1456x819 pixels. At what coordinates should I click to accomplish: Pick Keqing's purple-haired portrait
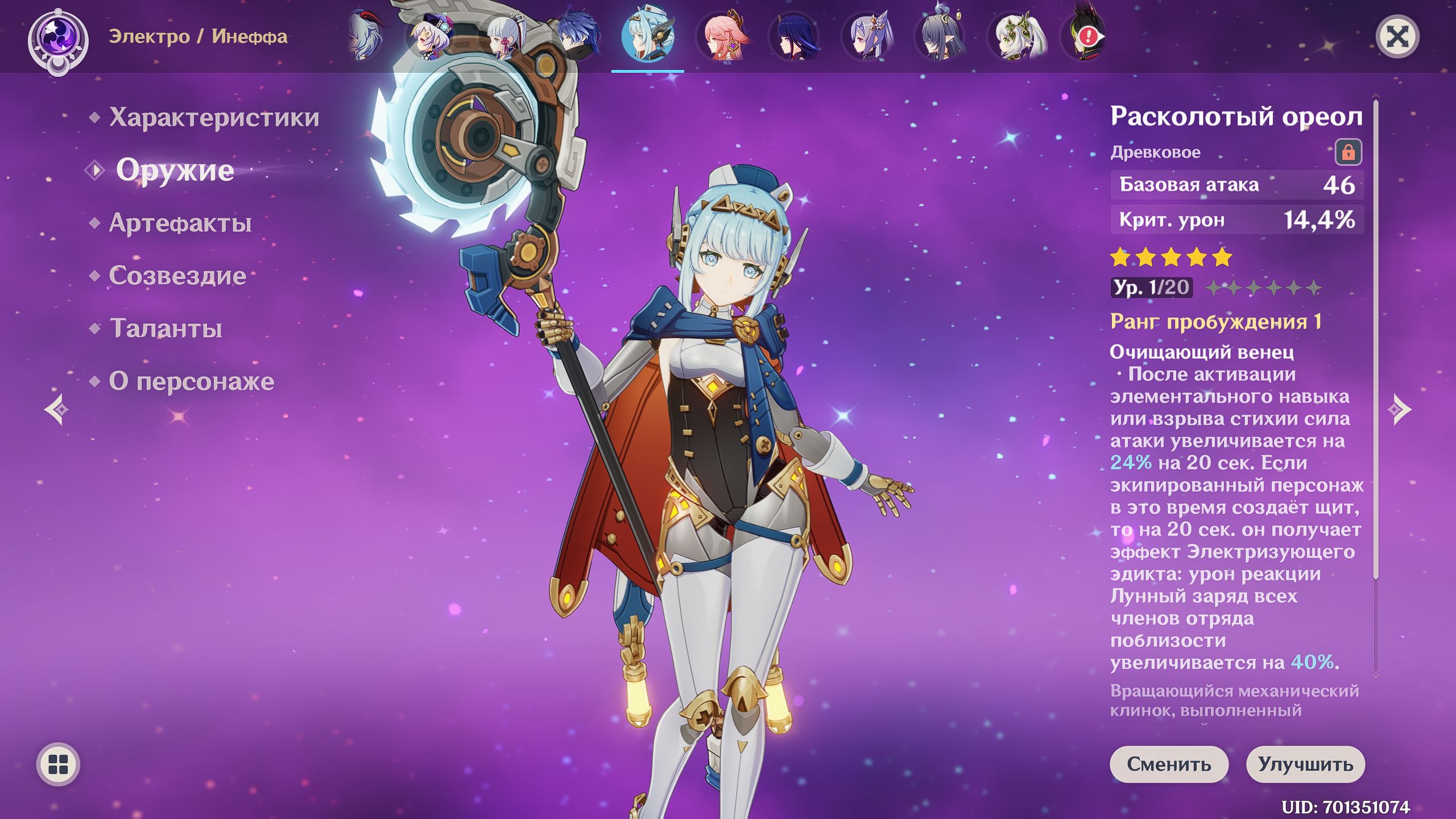867,38
